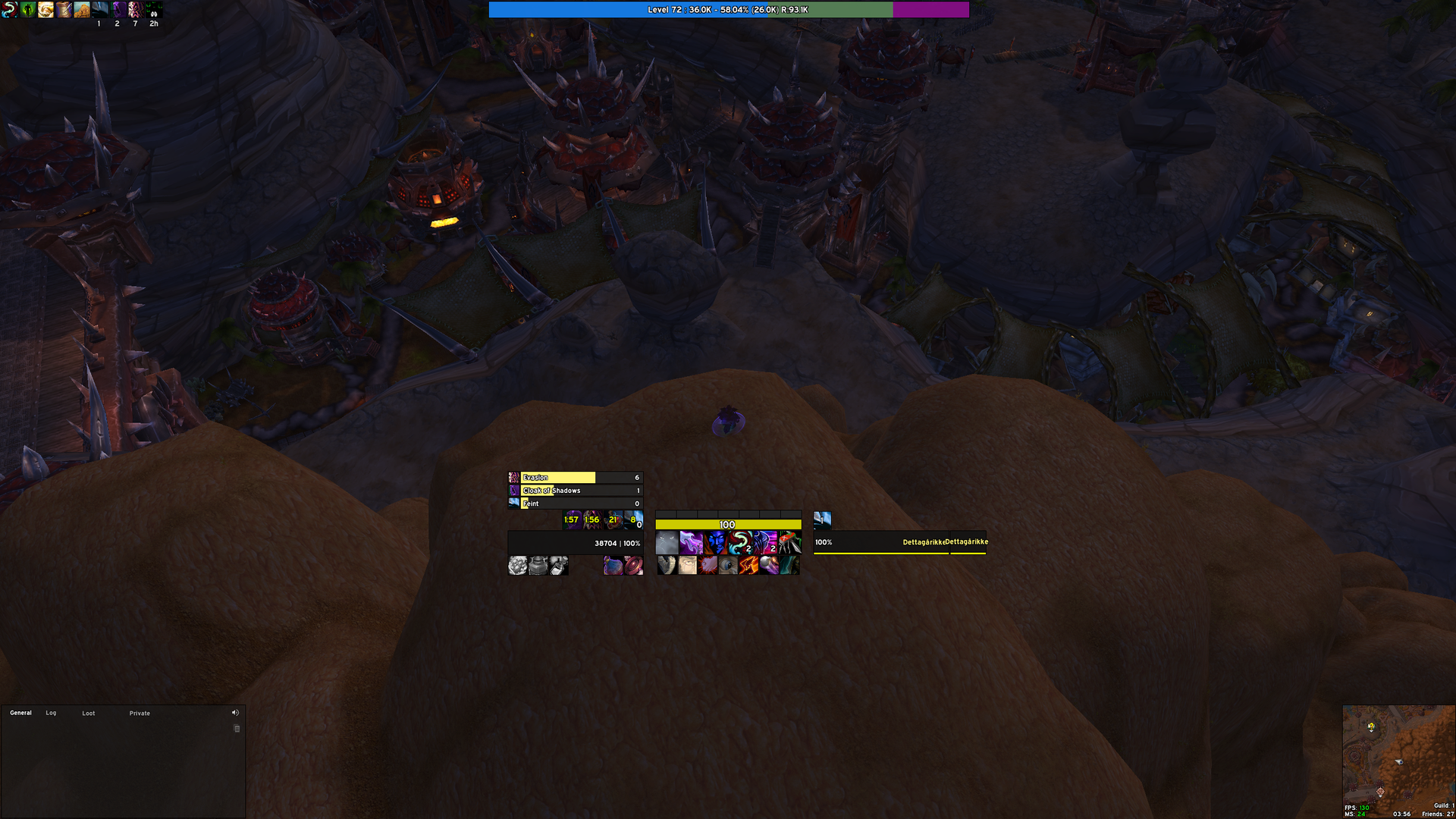
Task: Use the purple curved blade ability
Action: tap(691, 543)
